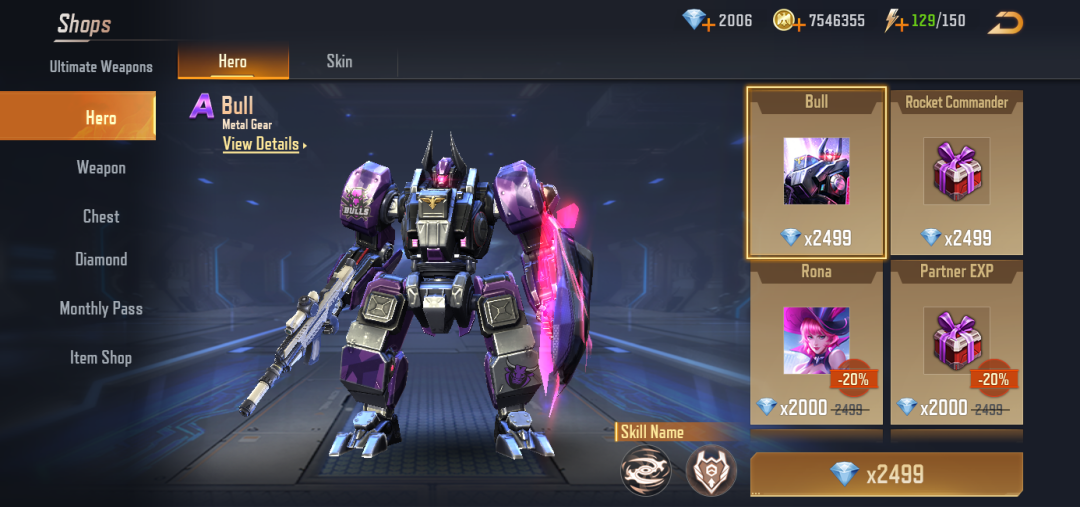Screen dimensions: 1080x507
Task: Buy Bull for 2499 diamonds
Action: click(886, 474)
